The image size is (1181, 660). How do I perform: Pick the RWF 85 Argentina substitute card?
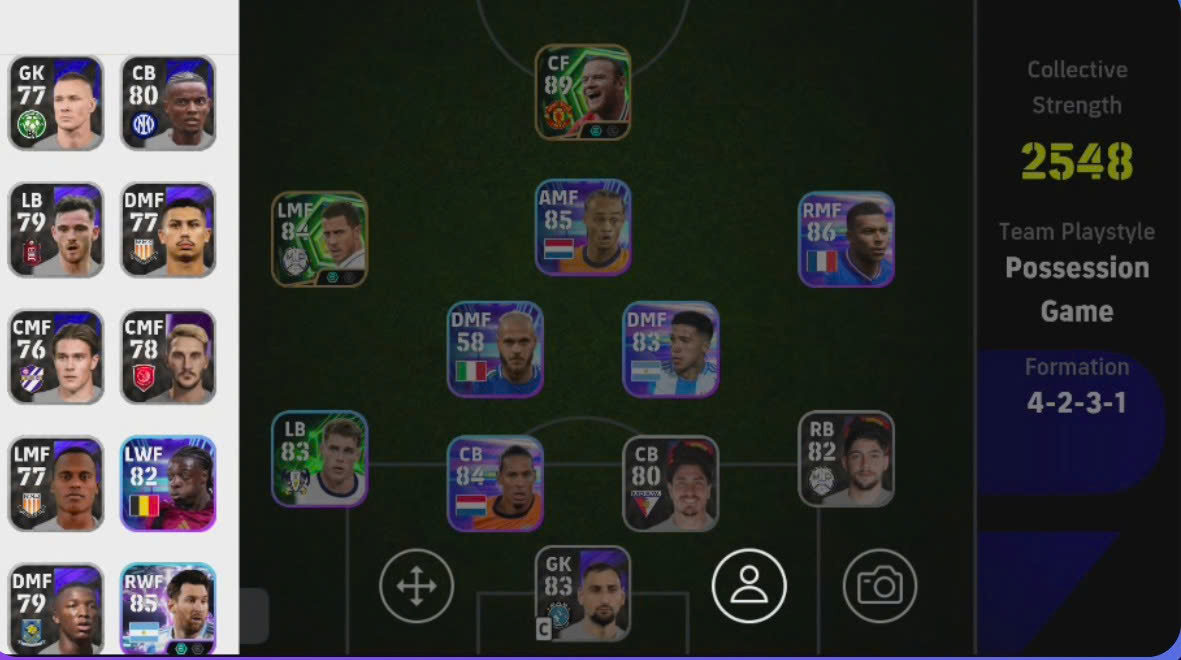tap(168, 609)
